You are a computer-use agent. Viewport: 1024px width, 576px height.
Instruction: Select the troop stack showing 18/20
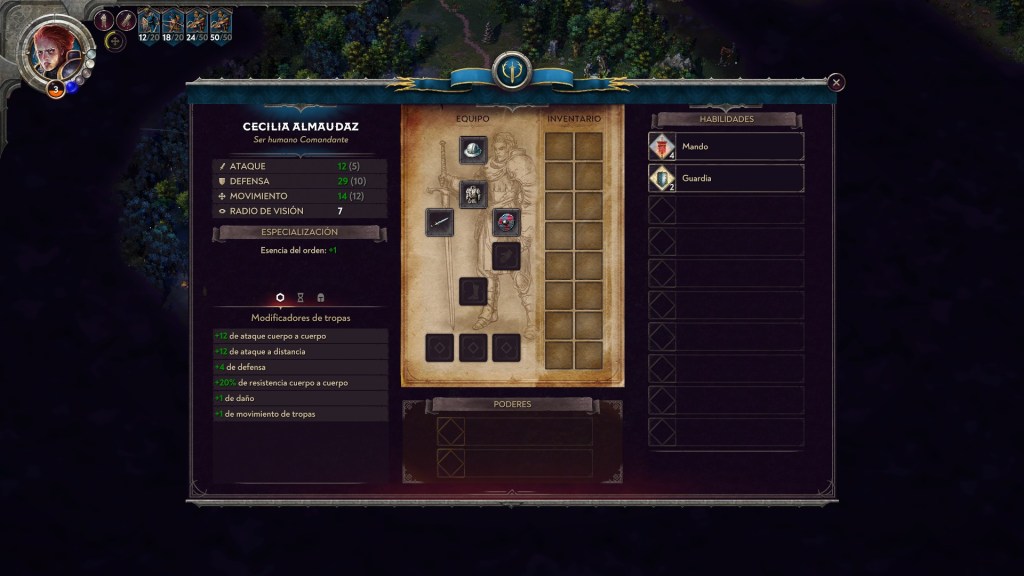coord(173,24)
